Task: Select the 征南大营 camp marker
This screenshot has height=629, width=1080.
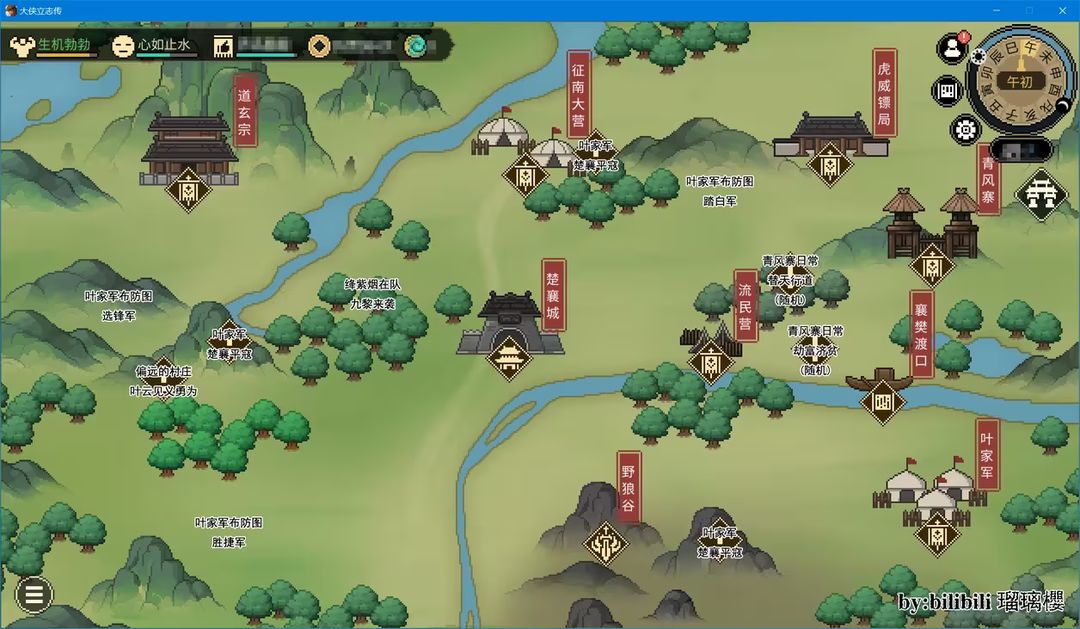Action: tap(525, 176)
